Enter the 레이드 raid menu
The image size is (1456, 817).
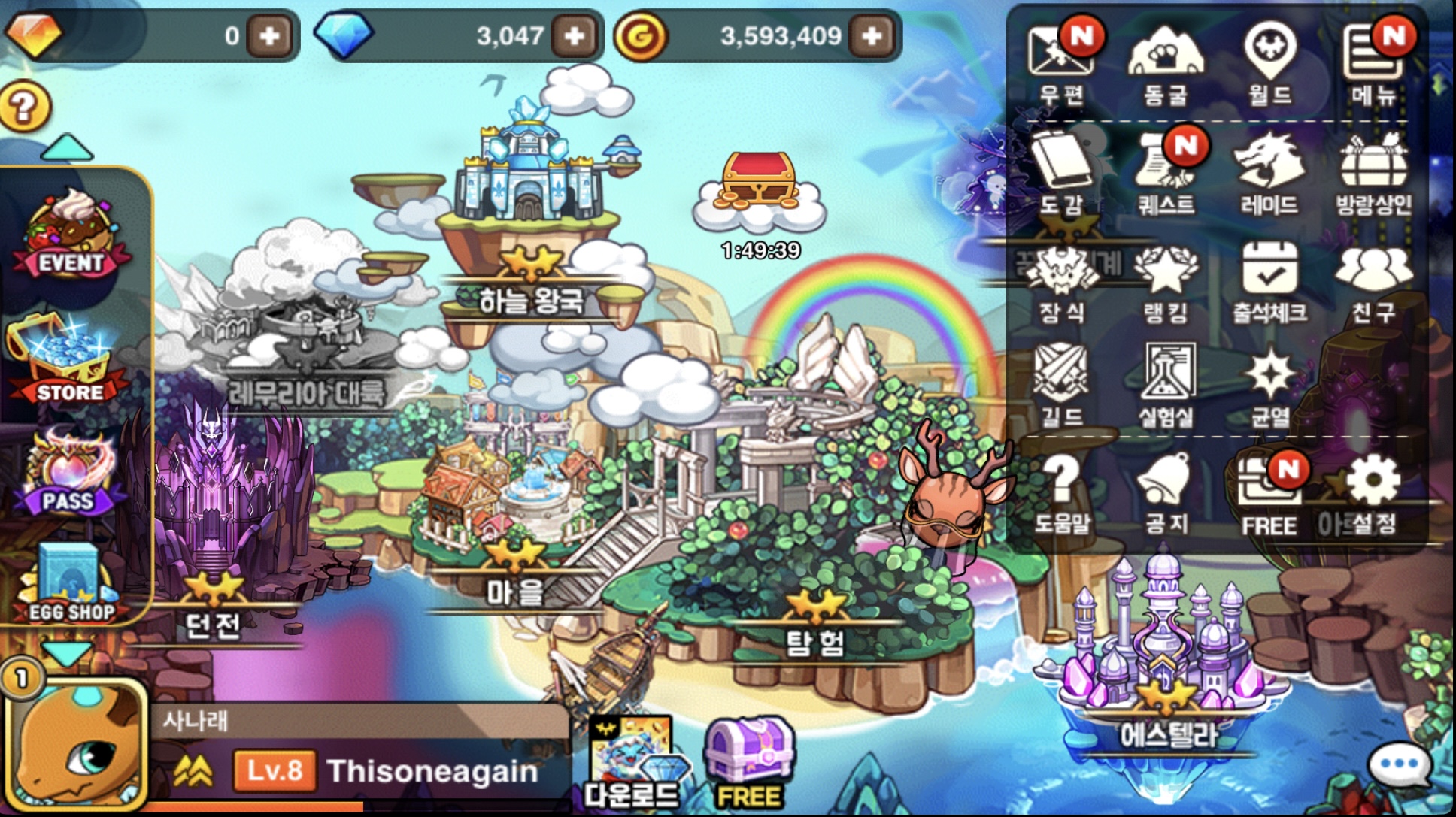click(1269, 170)
